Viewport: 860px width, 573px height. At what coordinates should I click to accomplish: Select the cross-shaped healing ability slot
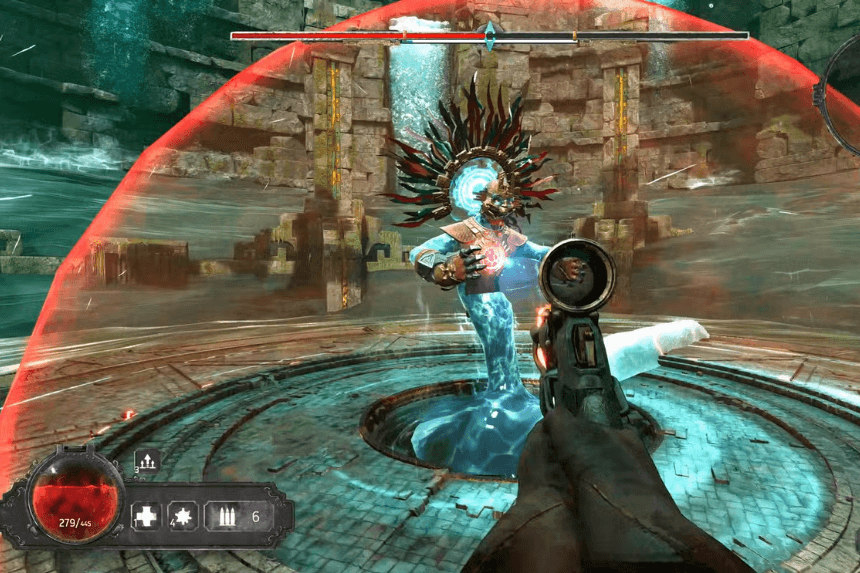click(x=146, y=516)
